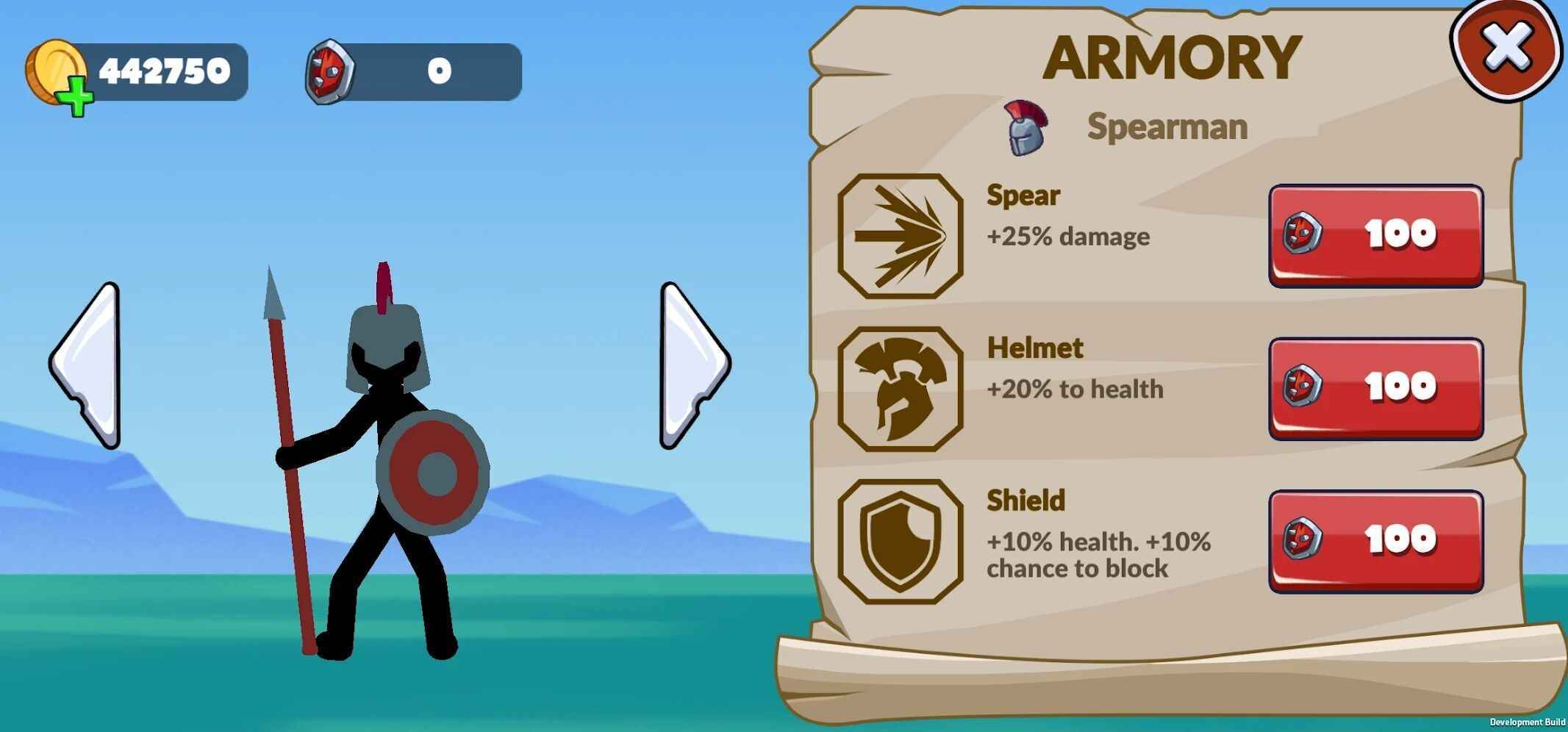Image resolution: width=1568 pixels, height=732 pixels.
Task: Click the Spearman title label
Action: click(1165, 126)
